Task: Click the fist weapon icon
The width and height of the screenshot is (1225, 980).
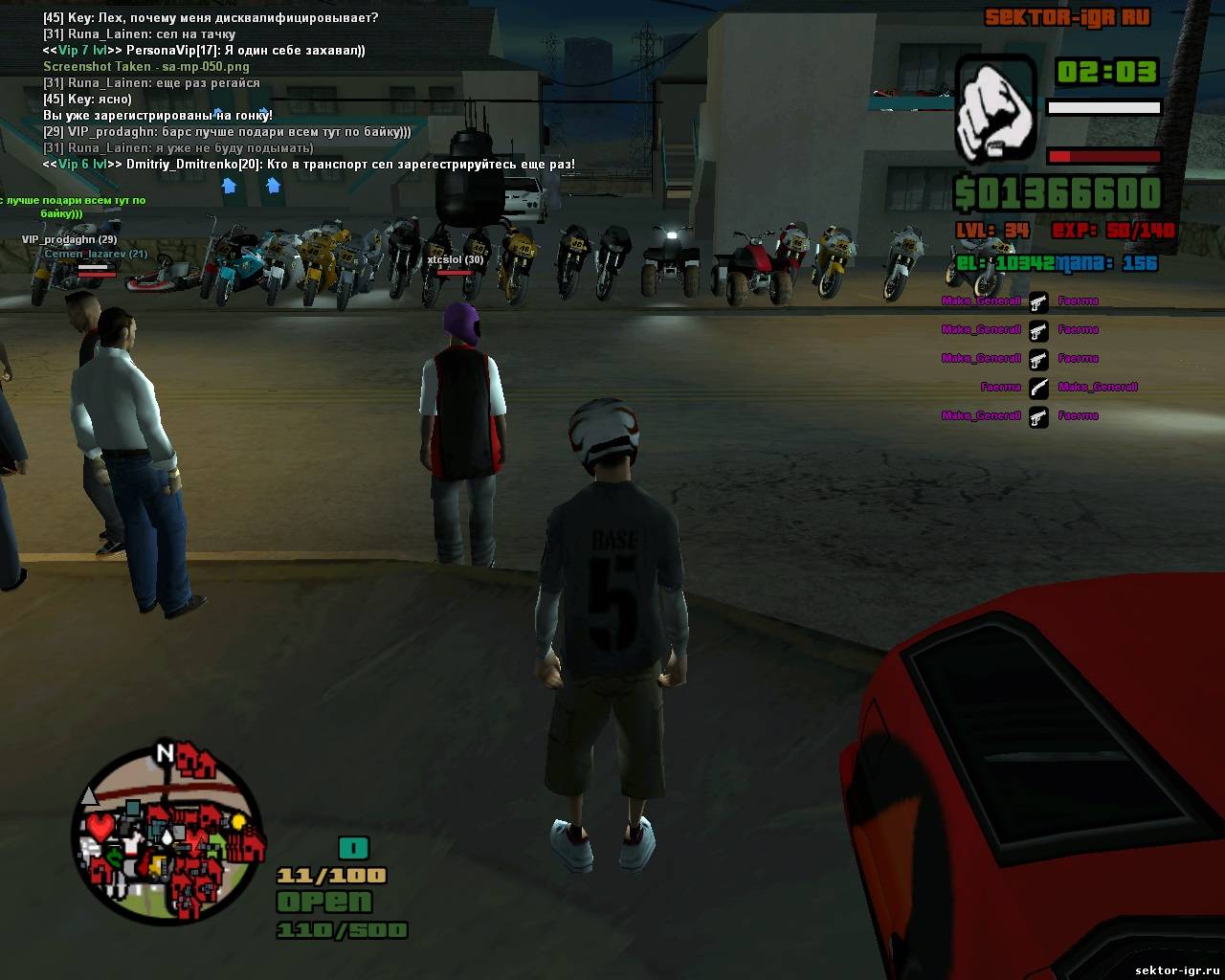Action: point(995,106)
